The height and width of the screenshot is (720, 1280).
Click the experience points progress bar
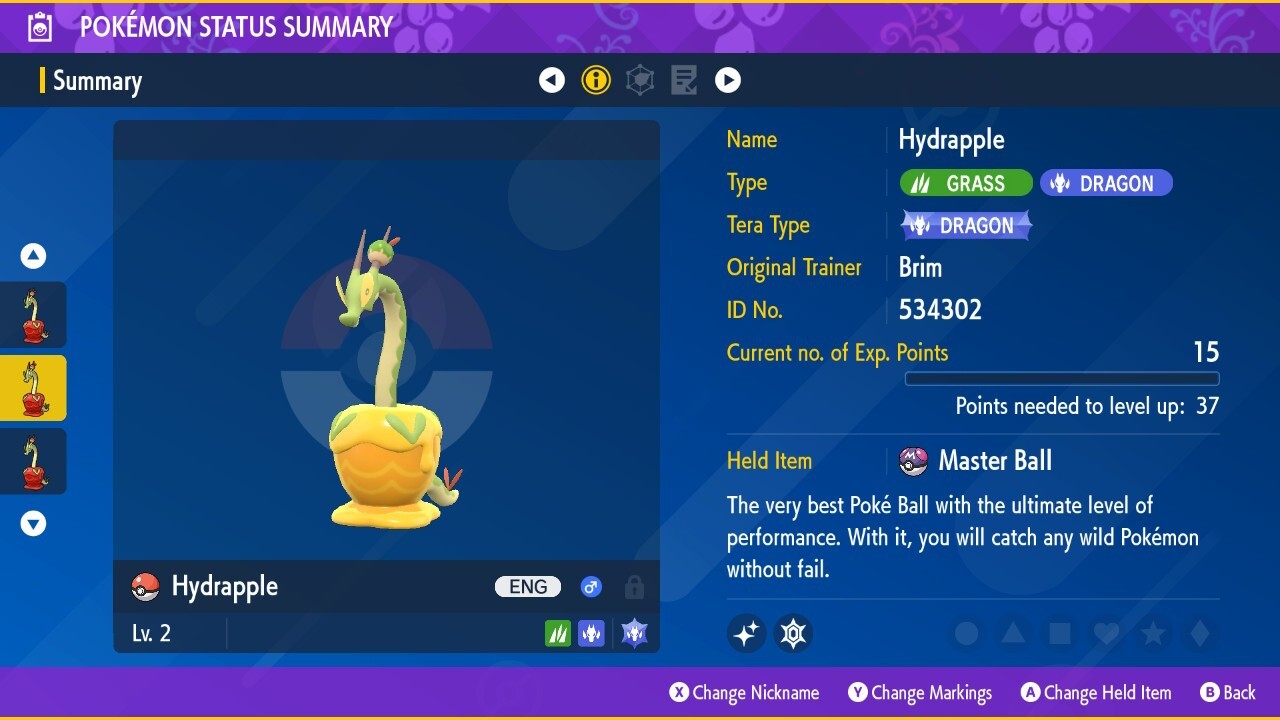(x=1062, y=378)
